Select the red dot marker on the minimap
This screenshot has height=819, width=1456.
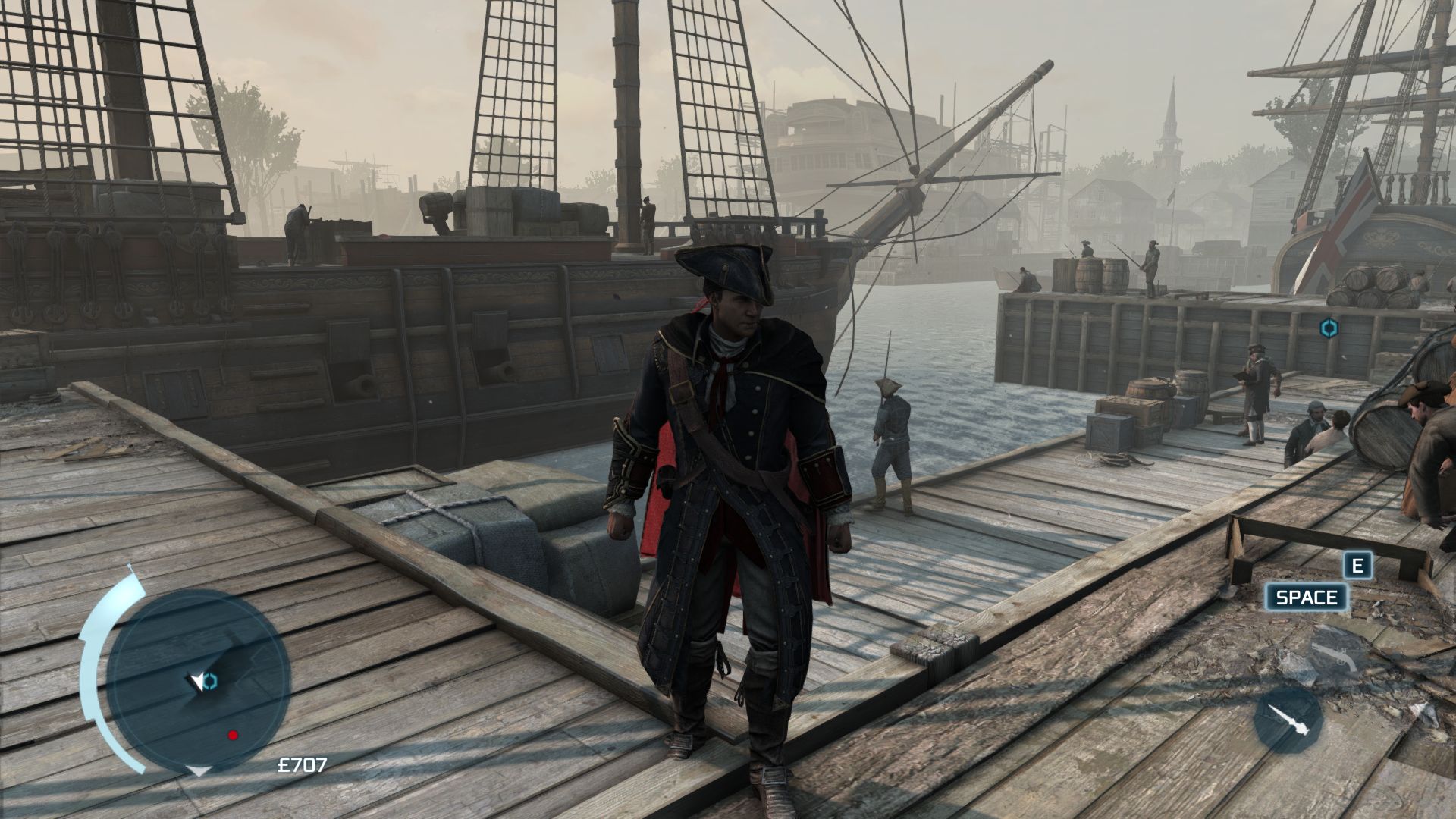(x=233, y=735)
